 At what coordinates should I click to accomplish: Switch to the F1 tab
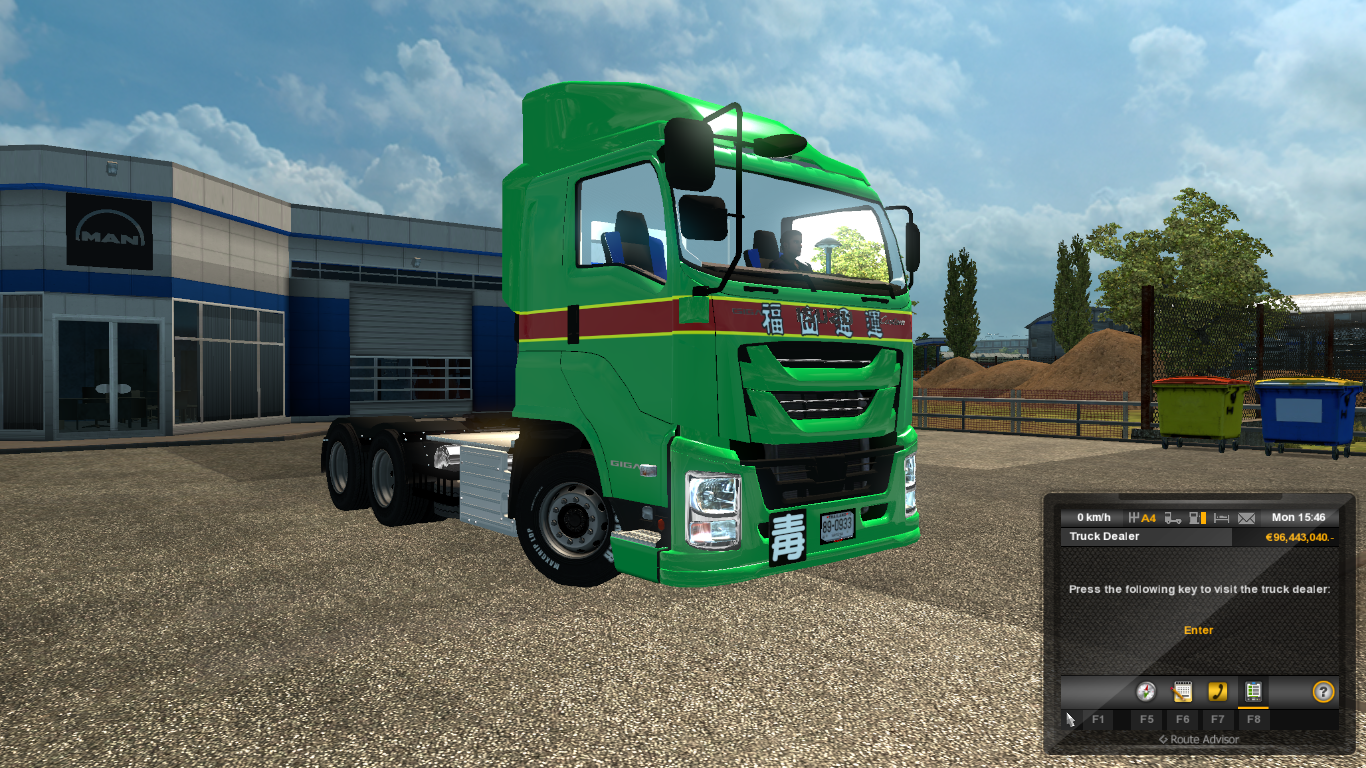(x=1099, y=719)
